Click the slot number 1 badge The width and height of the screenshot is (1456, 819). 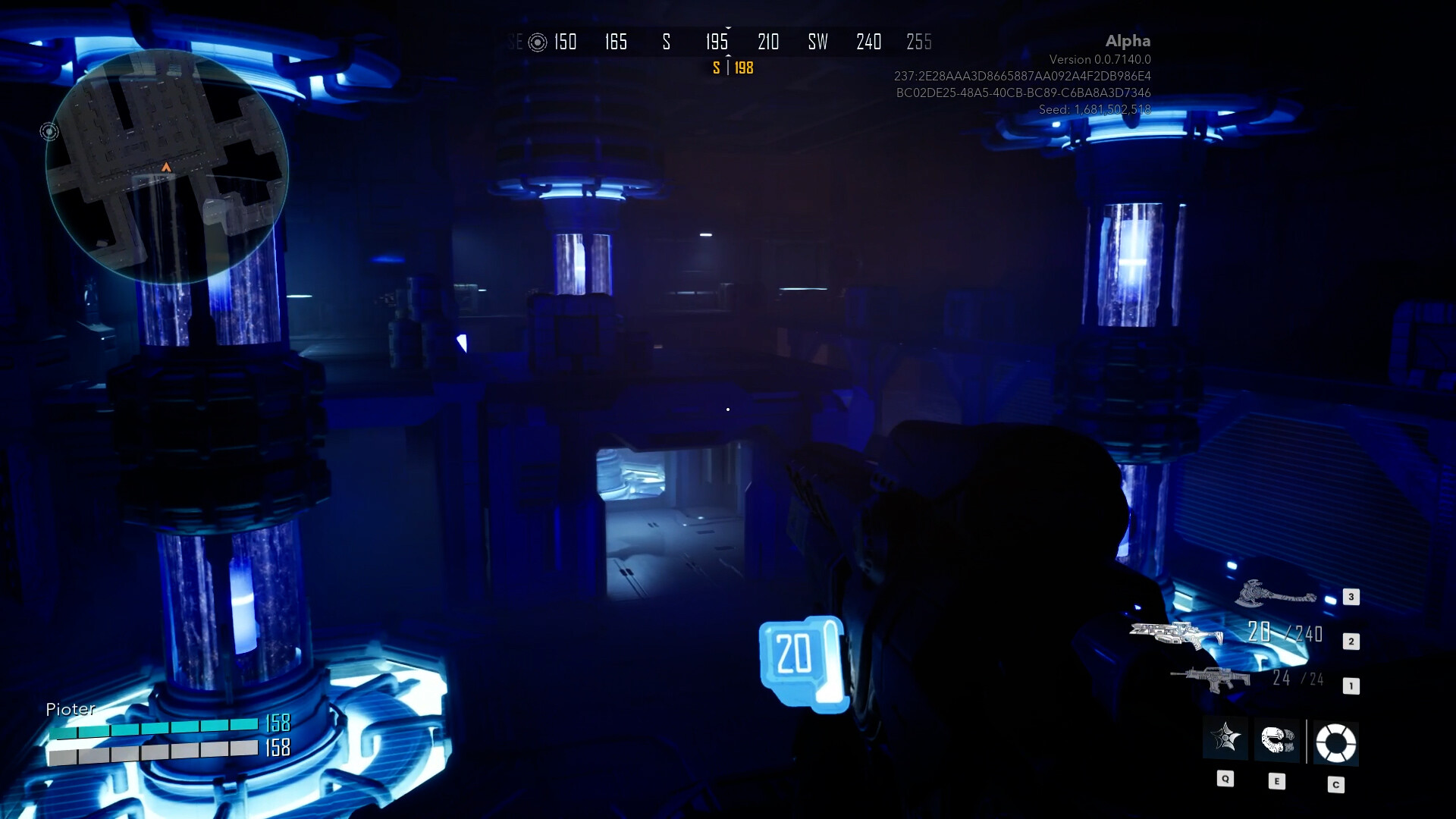[x=1351, y=684]
